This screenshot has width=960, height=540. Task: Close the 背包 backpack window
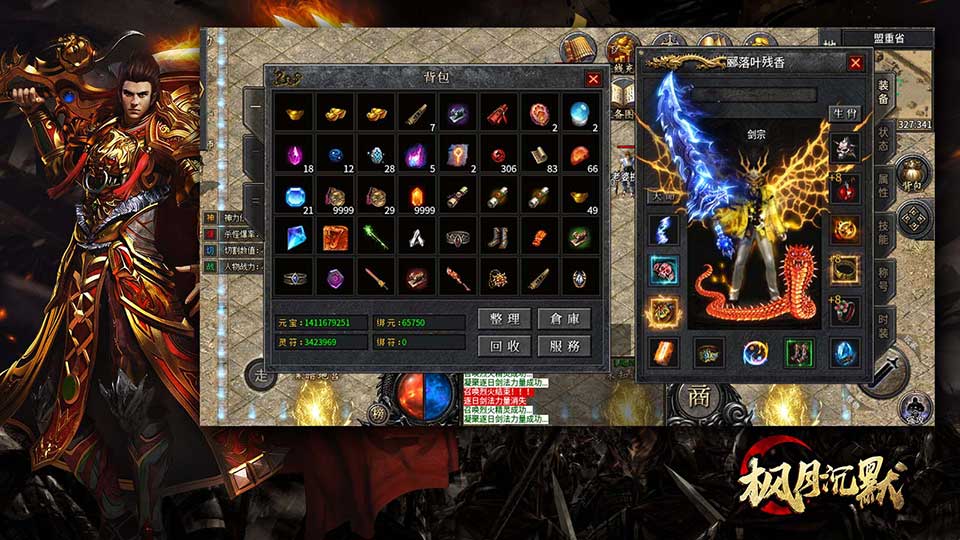(x=593, y=78)
